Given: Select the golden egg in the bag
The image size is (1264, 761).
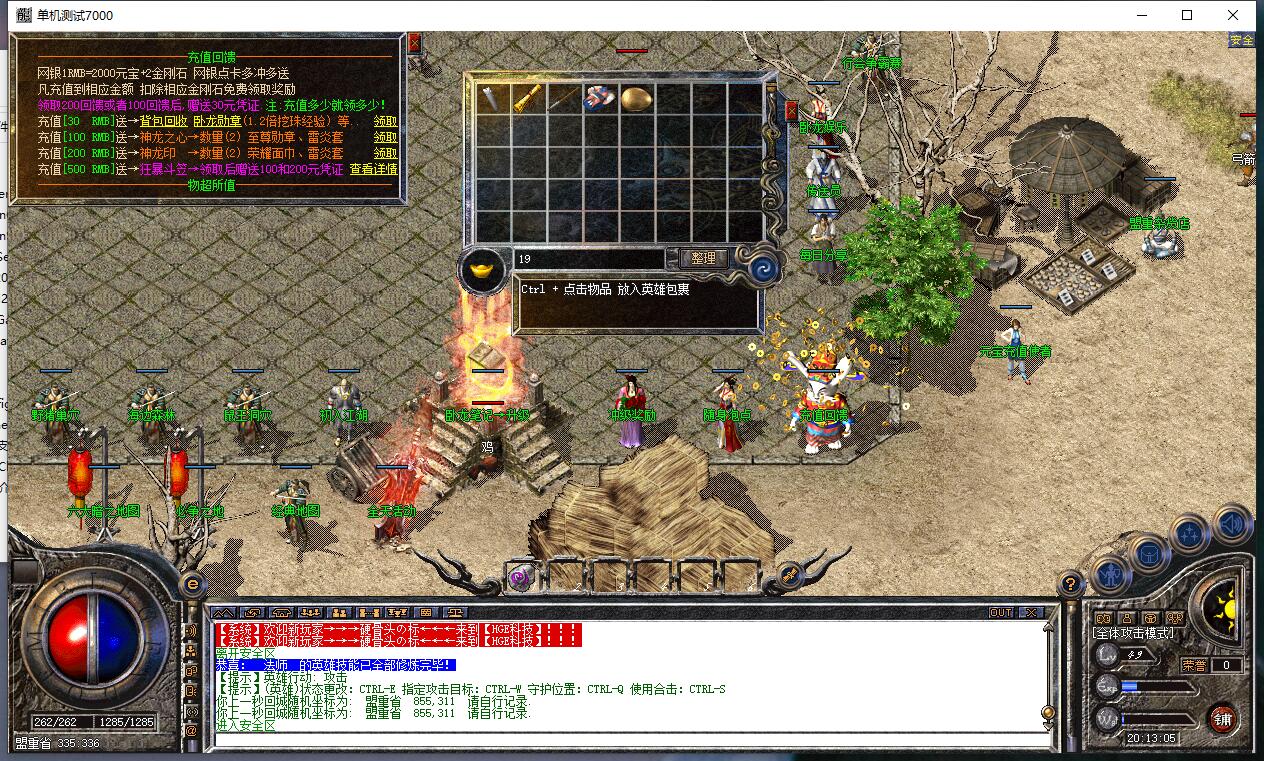Looking at the screenshot, I should 636,98.
